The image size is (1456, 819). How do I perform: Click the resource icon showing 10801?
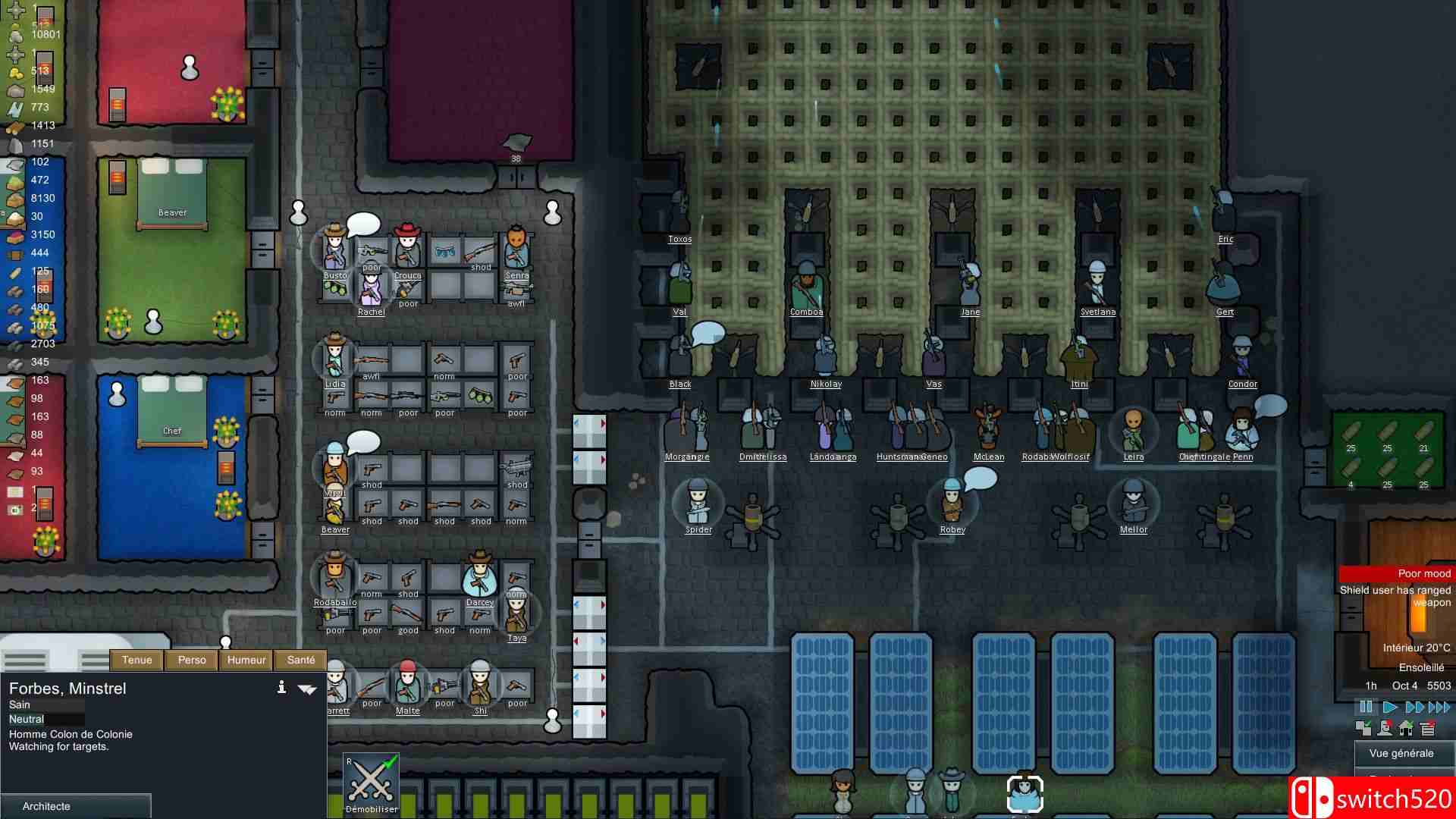click(14, 35)
